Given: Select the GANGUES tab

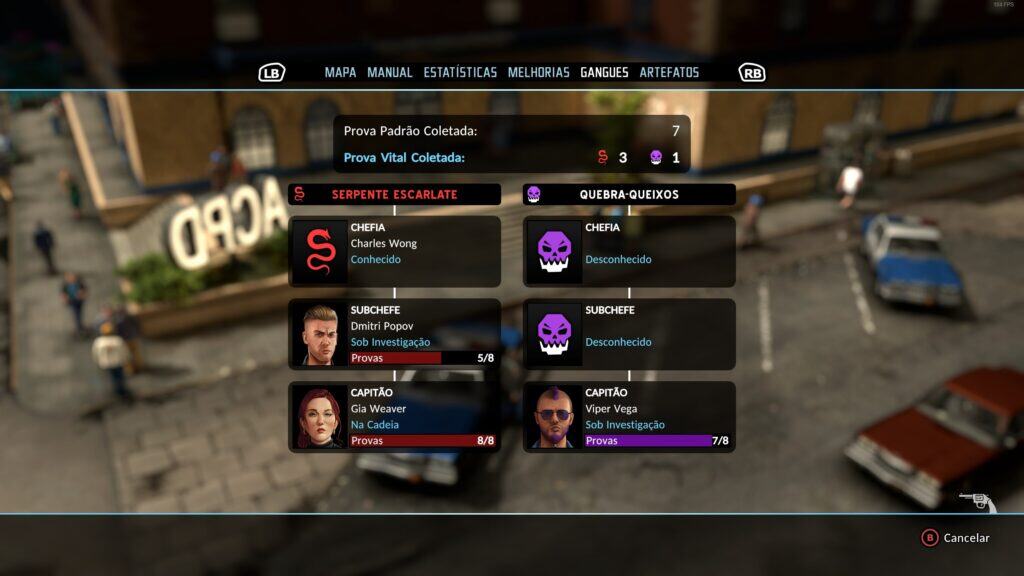Looking at the screenshot, I should (x=604, y=72).
